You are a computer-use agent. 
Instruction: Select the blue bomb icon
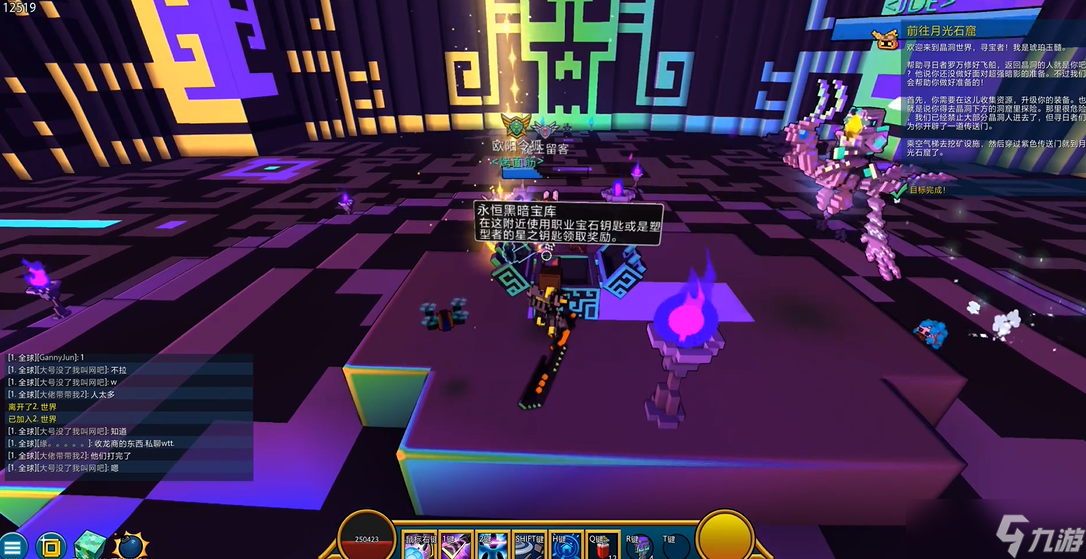[x=130, y=546]
